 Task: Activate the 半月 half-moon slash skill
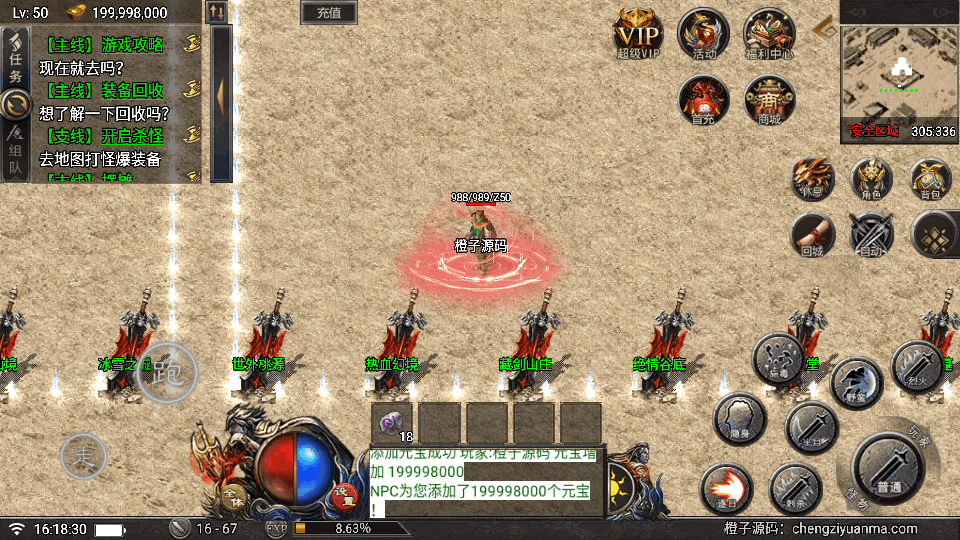pos(811,427)
